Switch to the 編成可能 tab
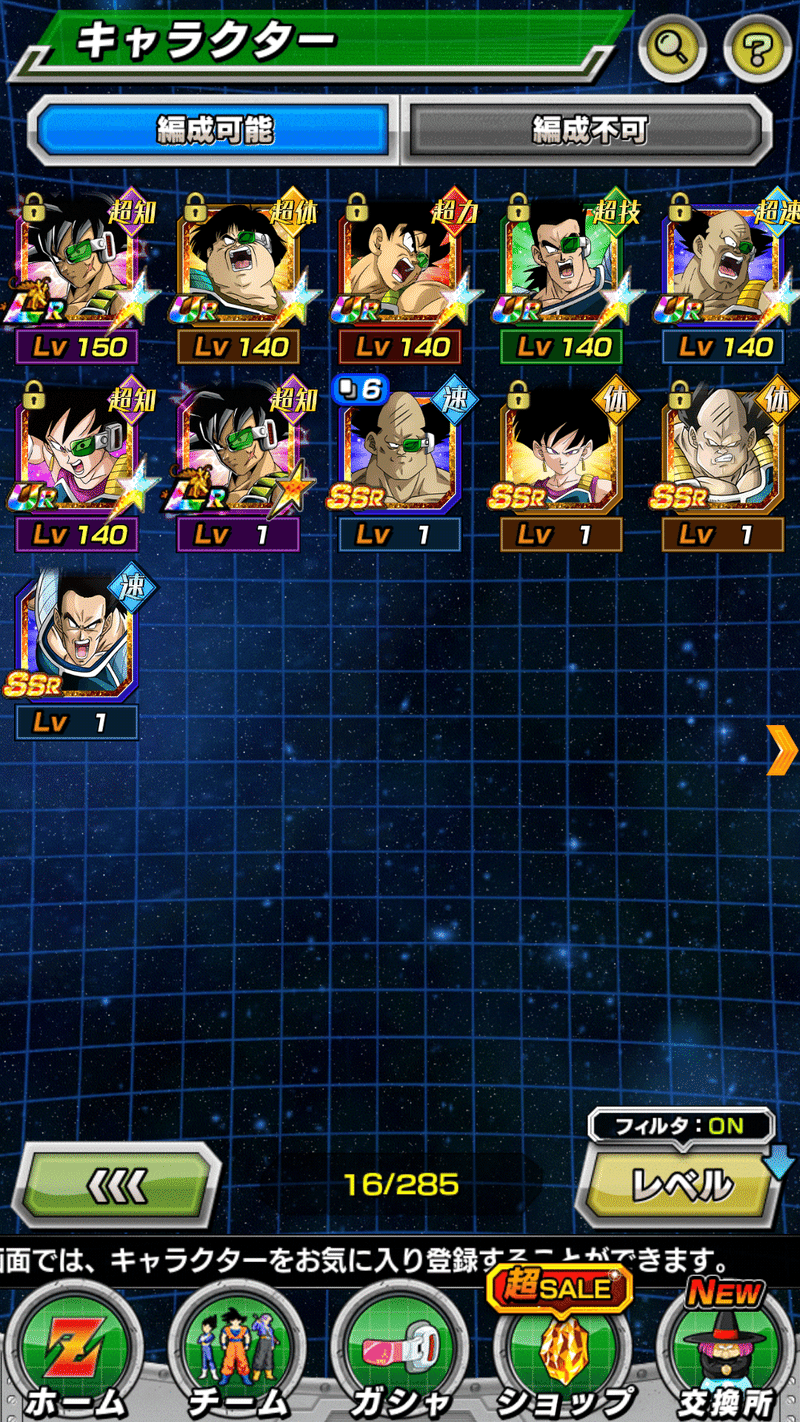 coord(214,129)
